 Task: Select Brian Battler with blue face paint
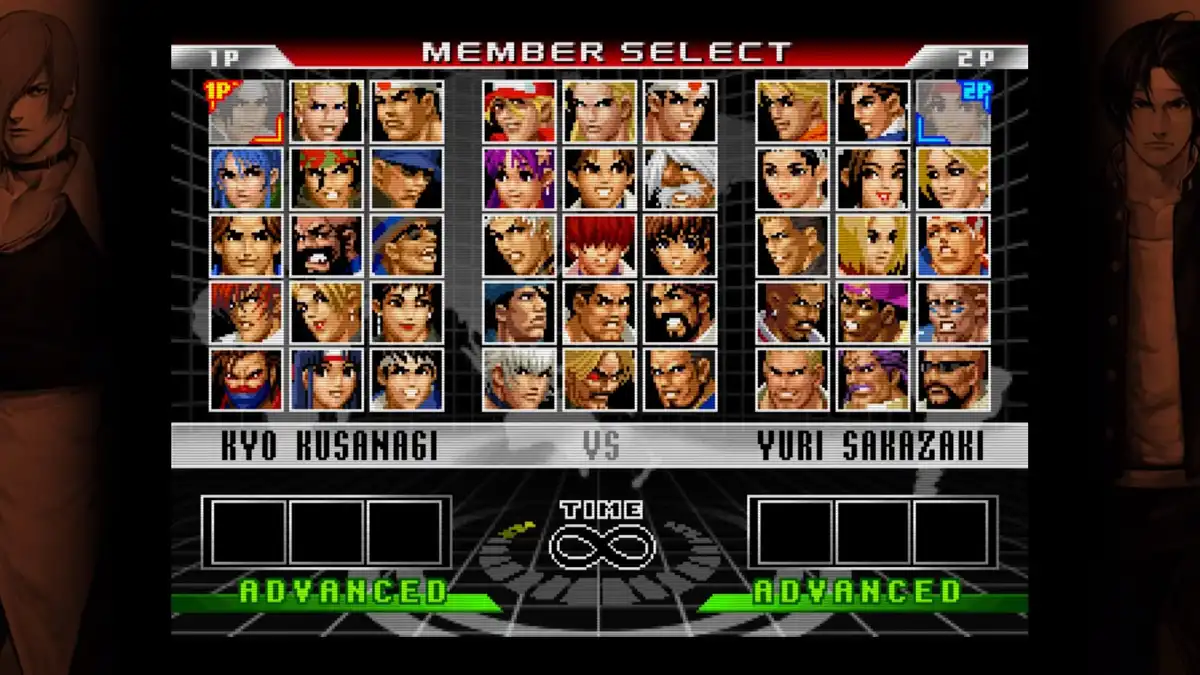(953, 312)
